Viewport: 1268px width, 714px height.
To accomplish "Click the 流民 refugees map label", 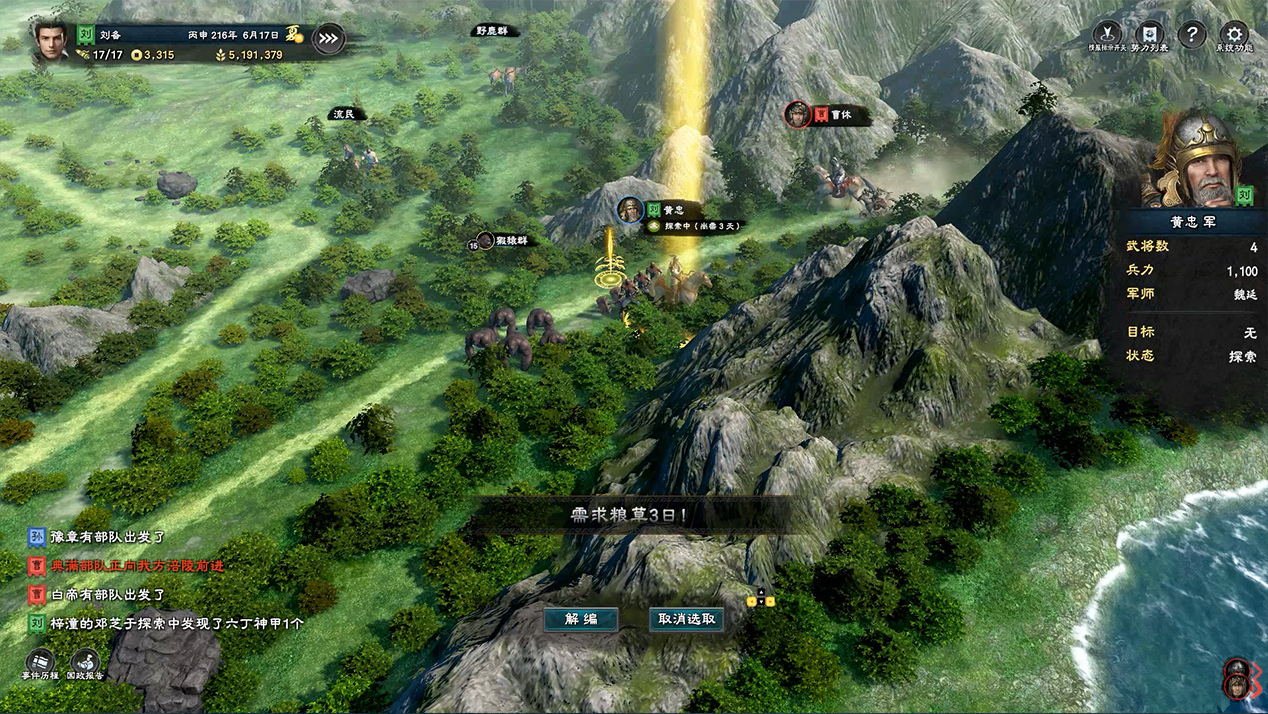I will [x=346, y=115].
